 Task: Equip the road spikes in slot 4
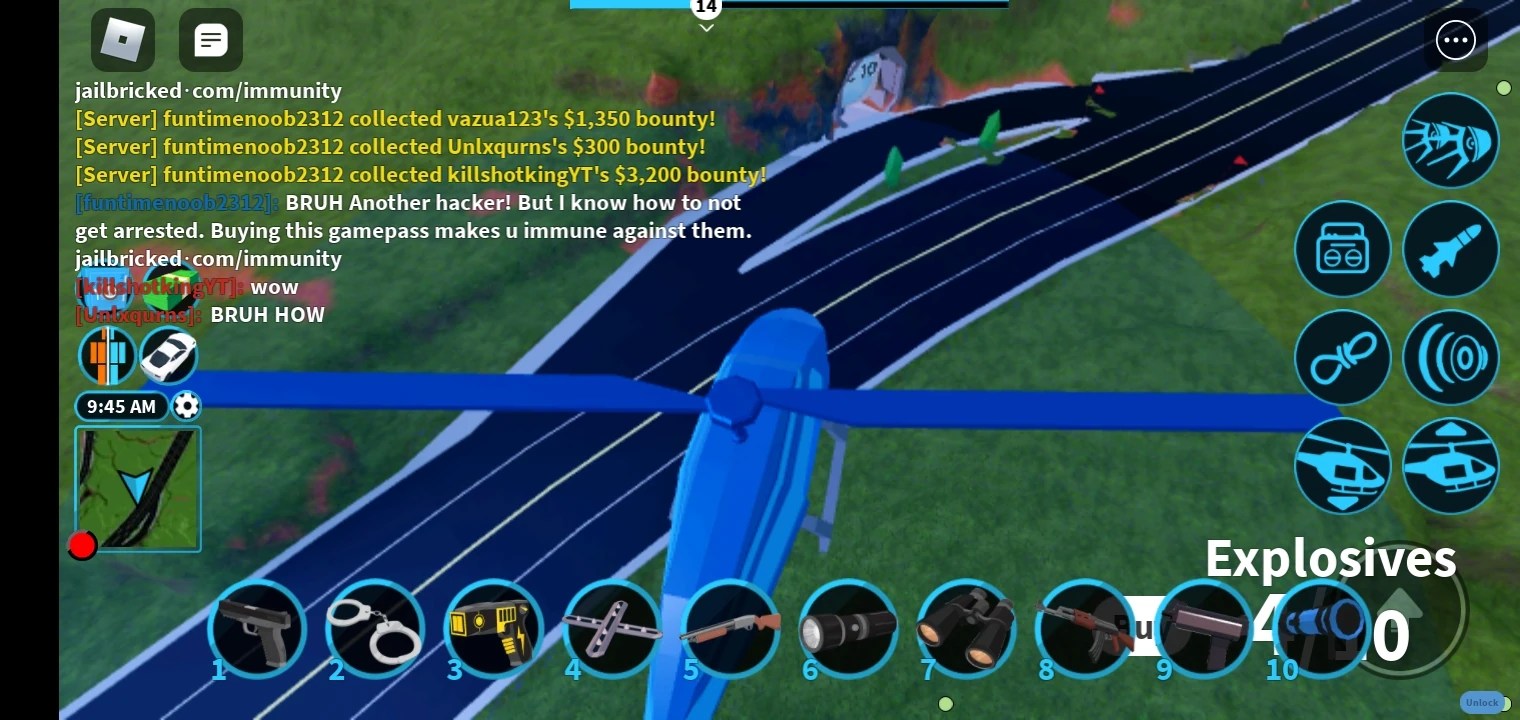coord(611,630)
